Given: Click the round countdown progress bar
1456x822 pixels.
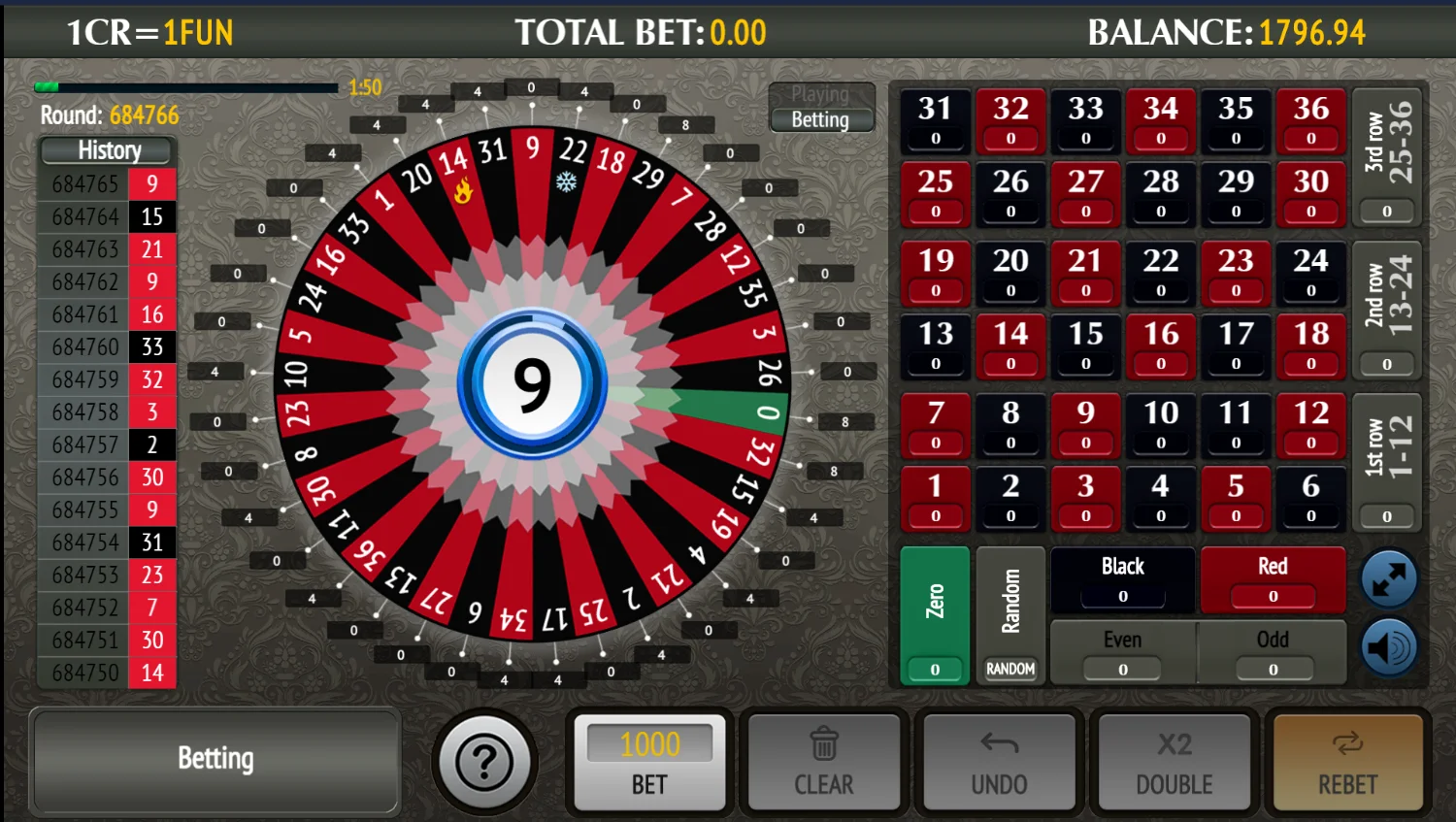Looking at the screenshot, I should tap(184, 86).
